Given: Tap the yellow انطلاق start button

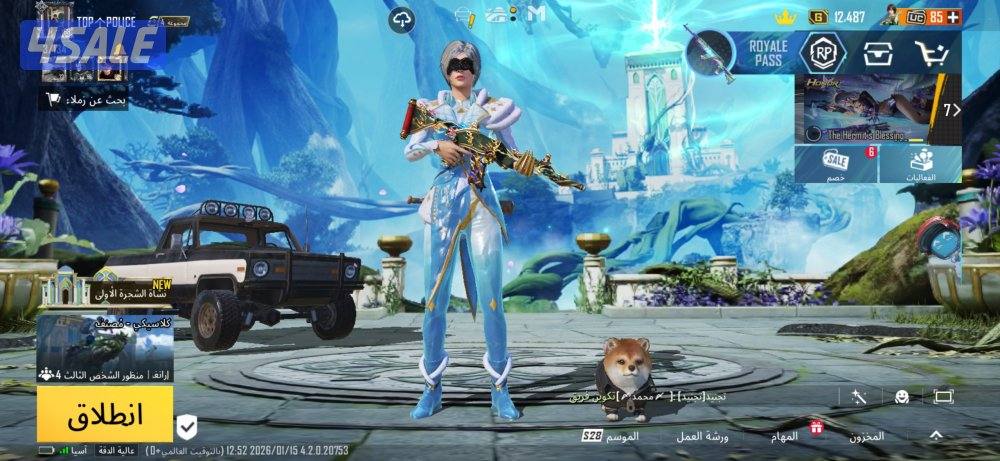Looking at the screenshot, I should pyautogui.click(x=105, y=414).
